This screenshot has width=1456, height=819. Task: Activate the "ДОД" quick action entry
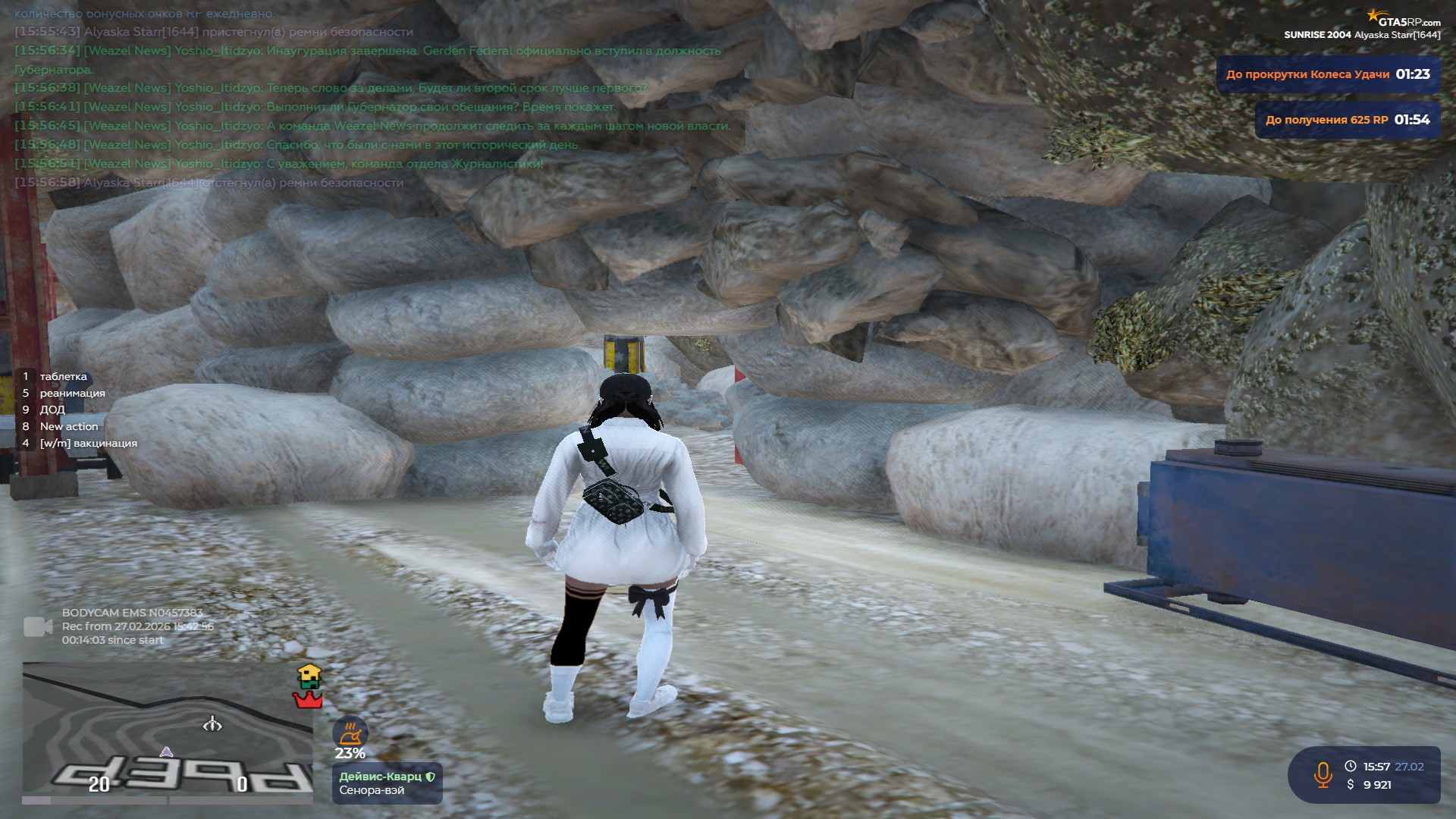tap(52, 409)
